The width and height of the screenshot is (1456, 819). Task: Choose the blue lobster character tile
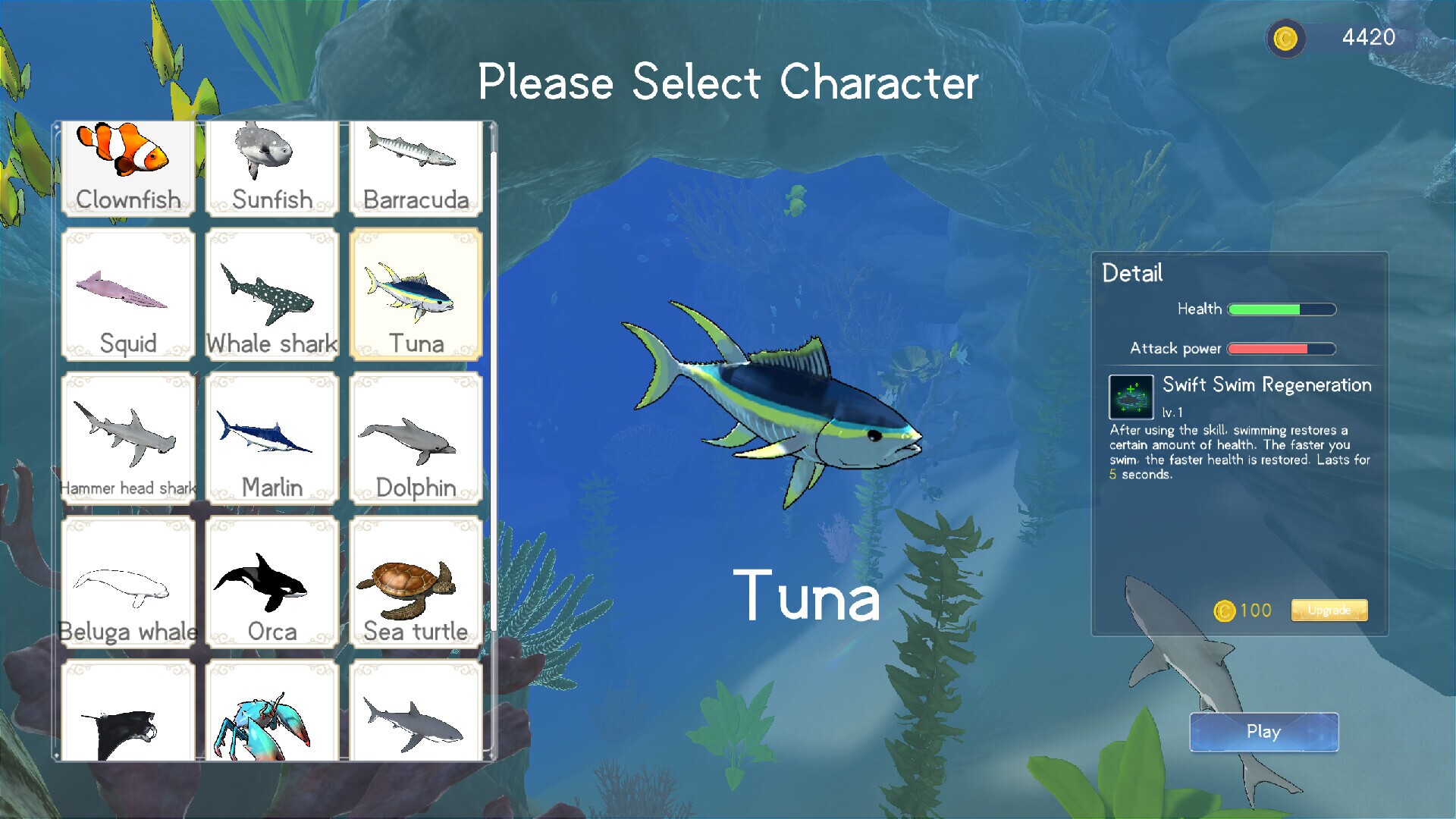(x=271, y=711)
